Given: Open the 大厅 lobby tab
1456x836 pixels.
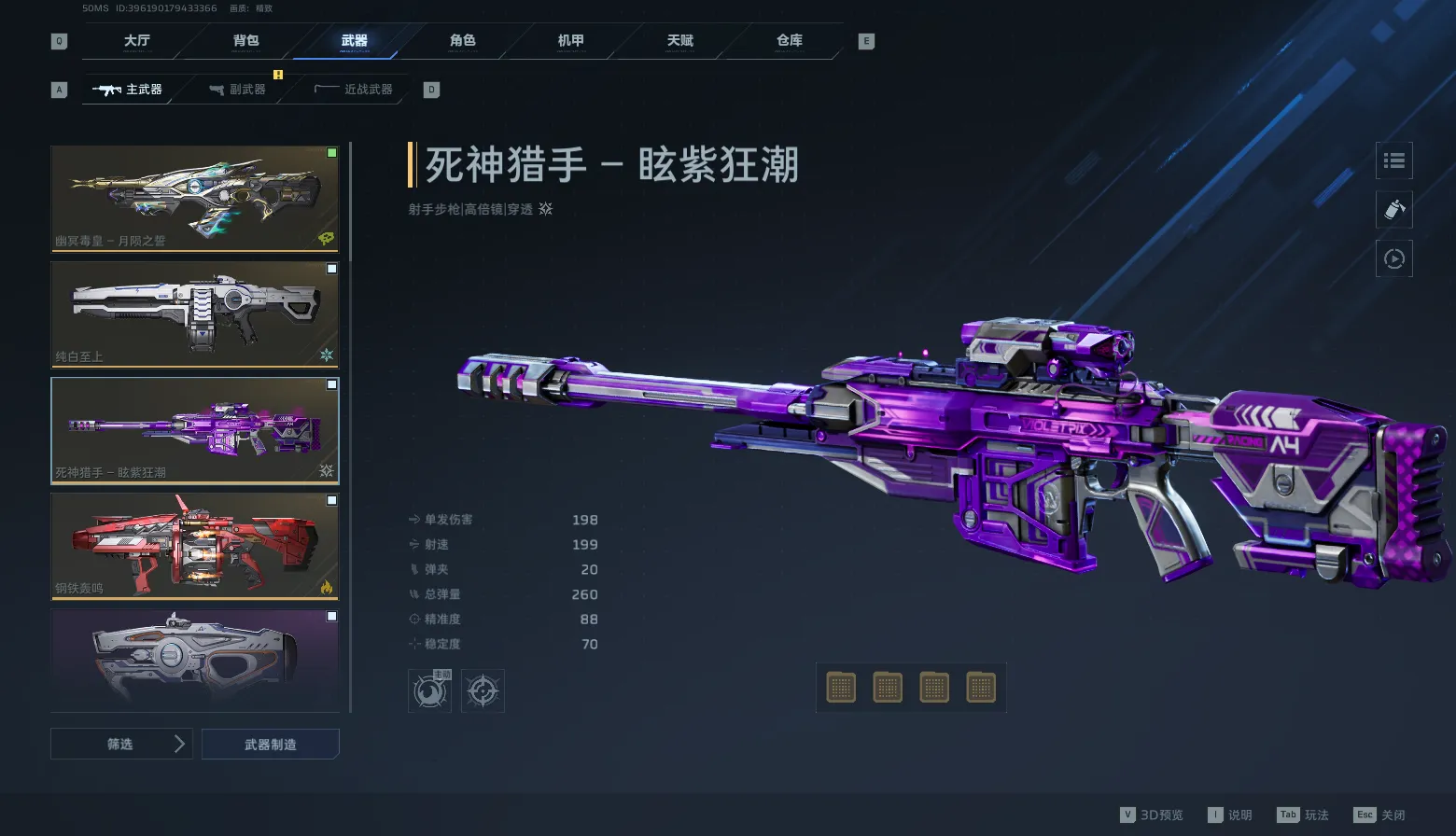Looking at the screenshot, I should (x=136, y=40).
